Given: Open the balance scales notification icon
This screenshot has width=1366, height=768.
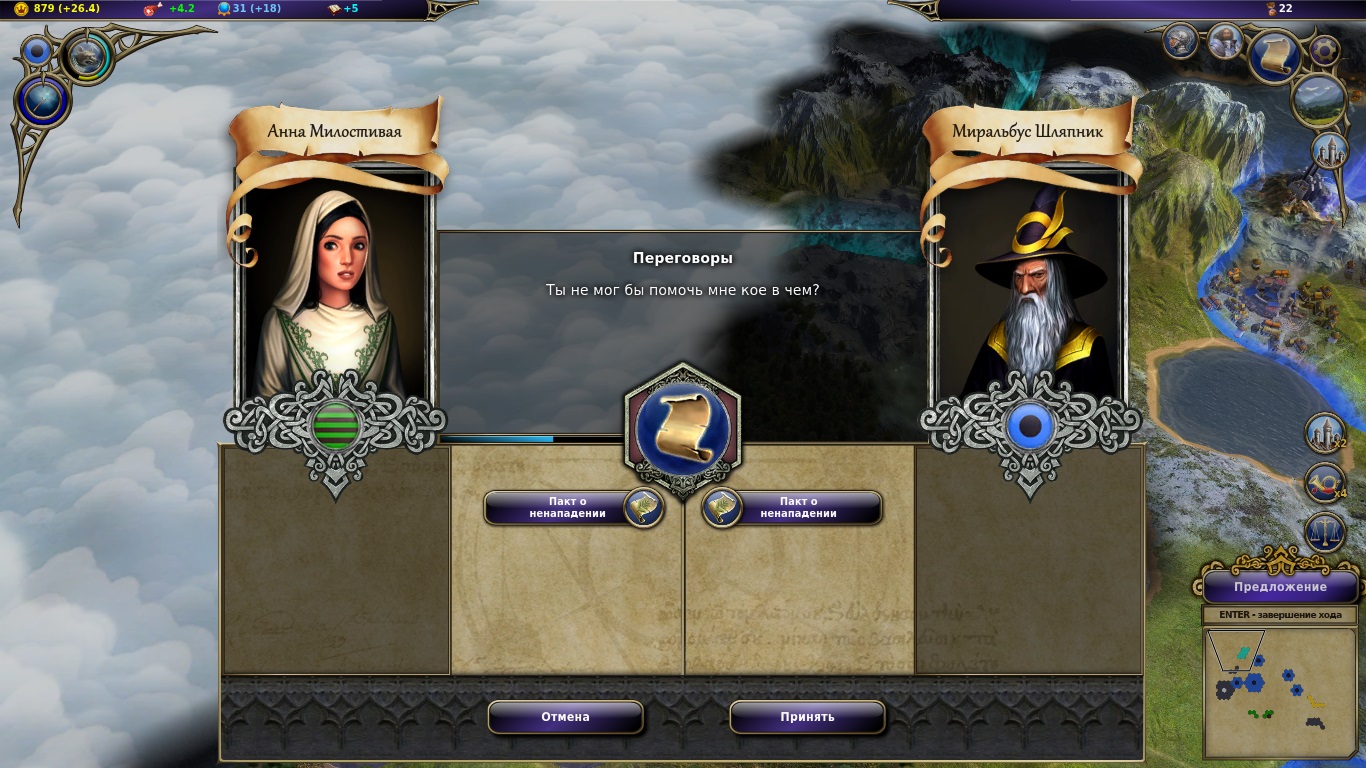Looking at the screenshot, I should tap(1325, 532).
